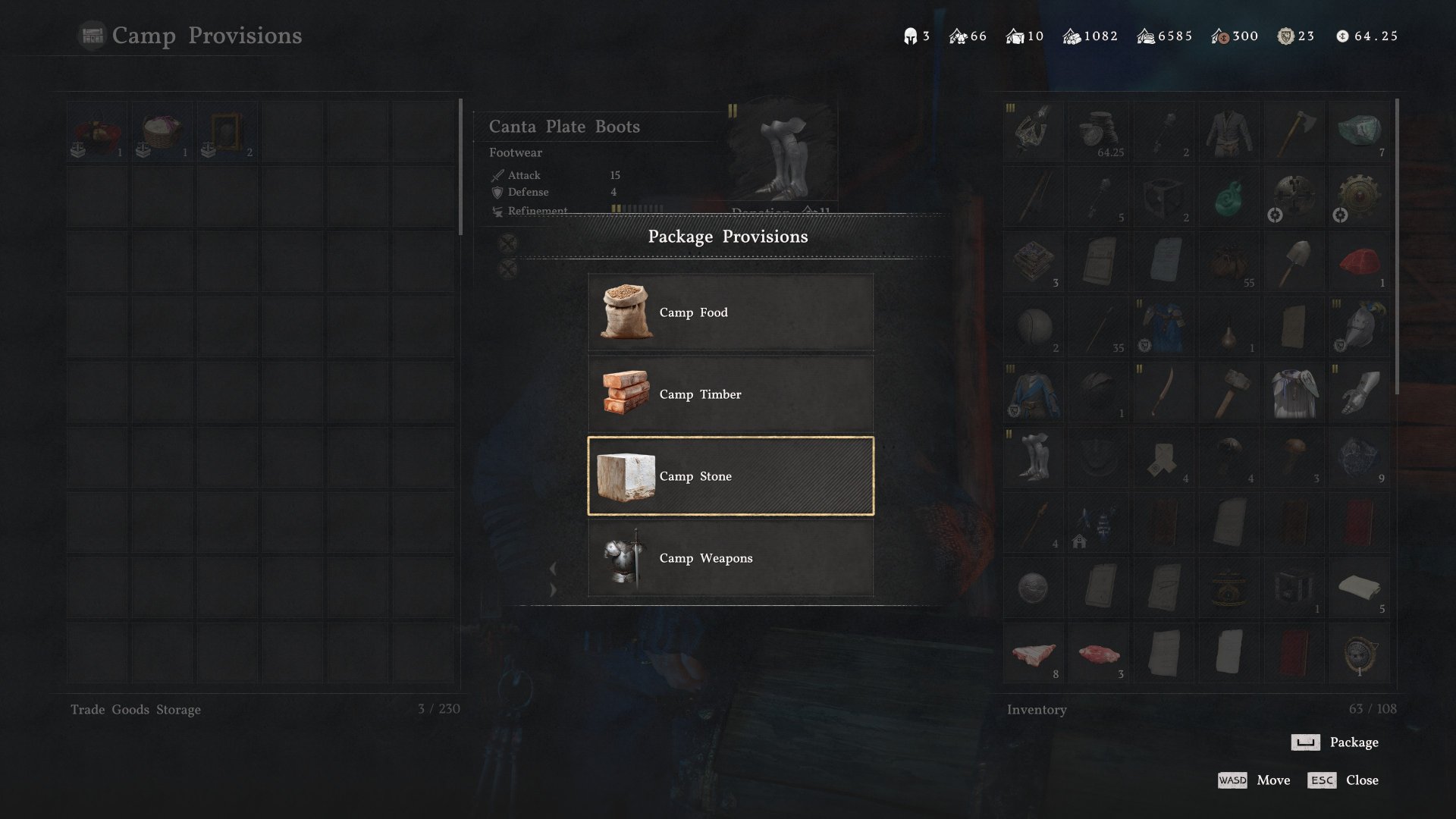Image resolution: width=1456 pixels, height=819 pixels.
Task: Select the turquoise ore stack of 7
Action: [1360, 130]
